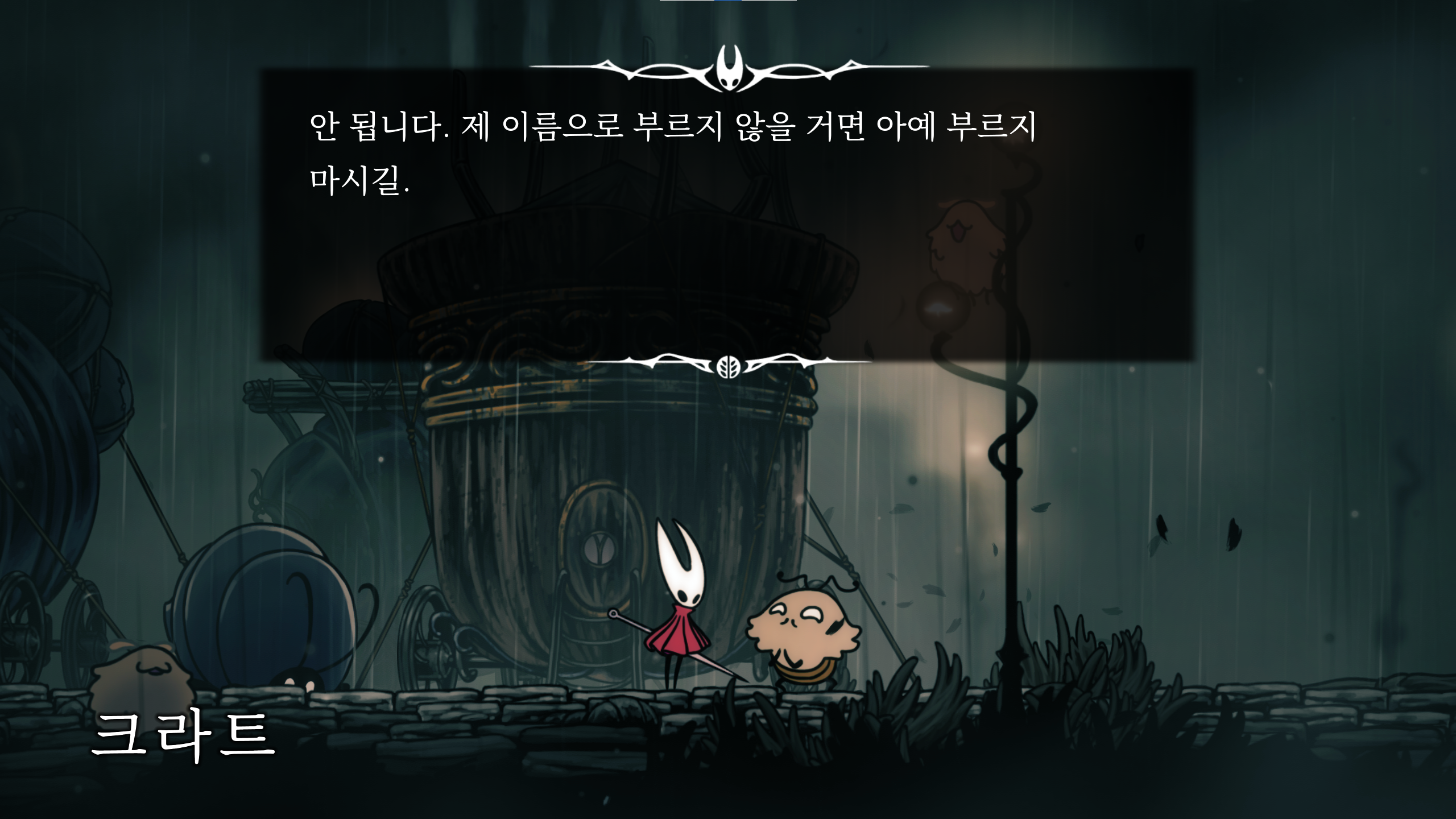Click the blue segment in the top screen bar

point(728,2)
